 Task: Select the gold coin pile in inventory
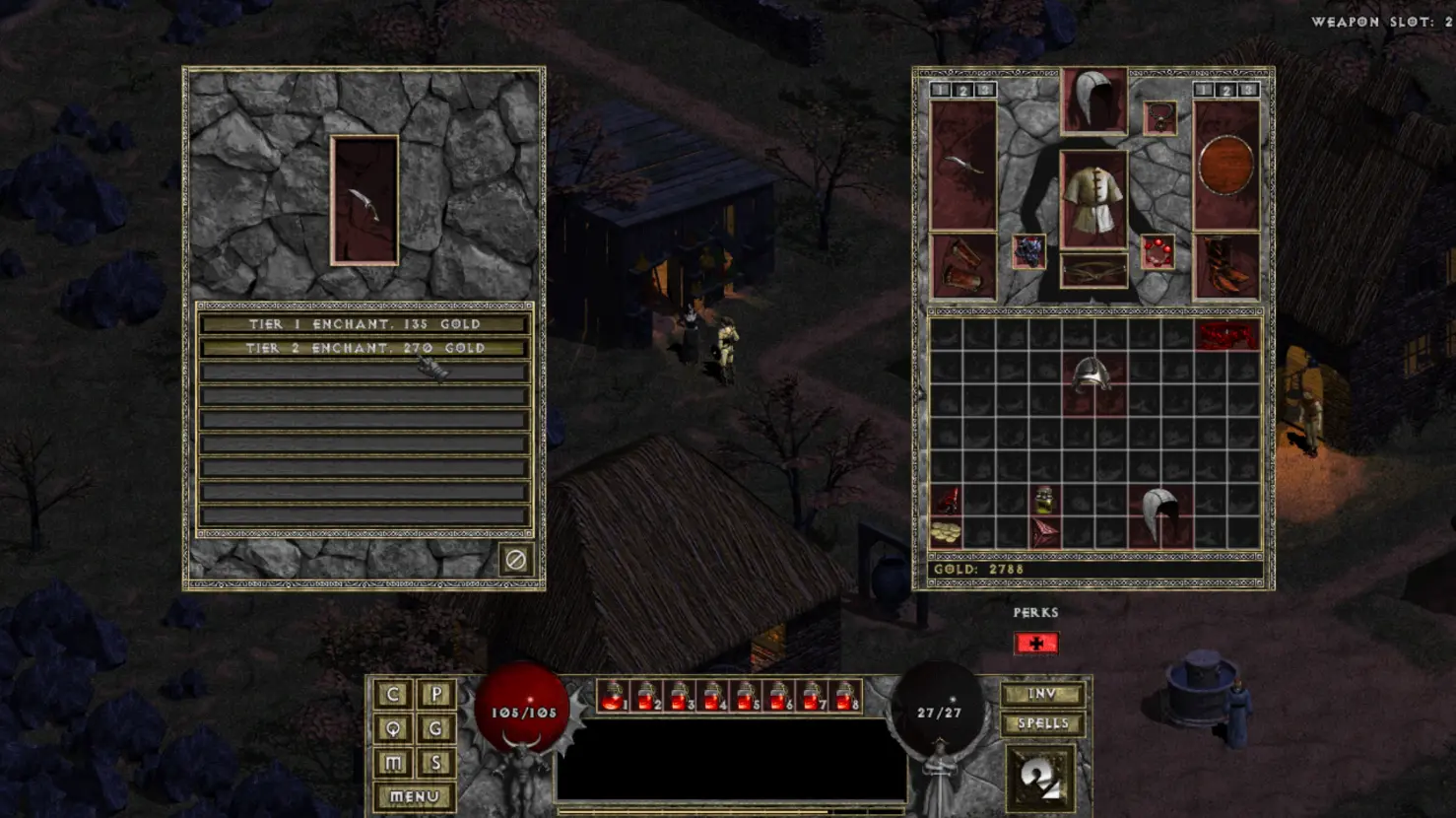pos(946,533)
